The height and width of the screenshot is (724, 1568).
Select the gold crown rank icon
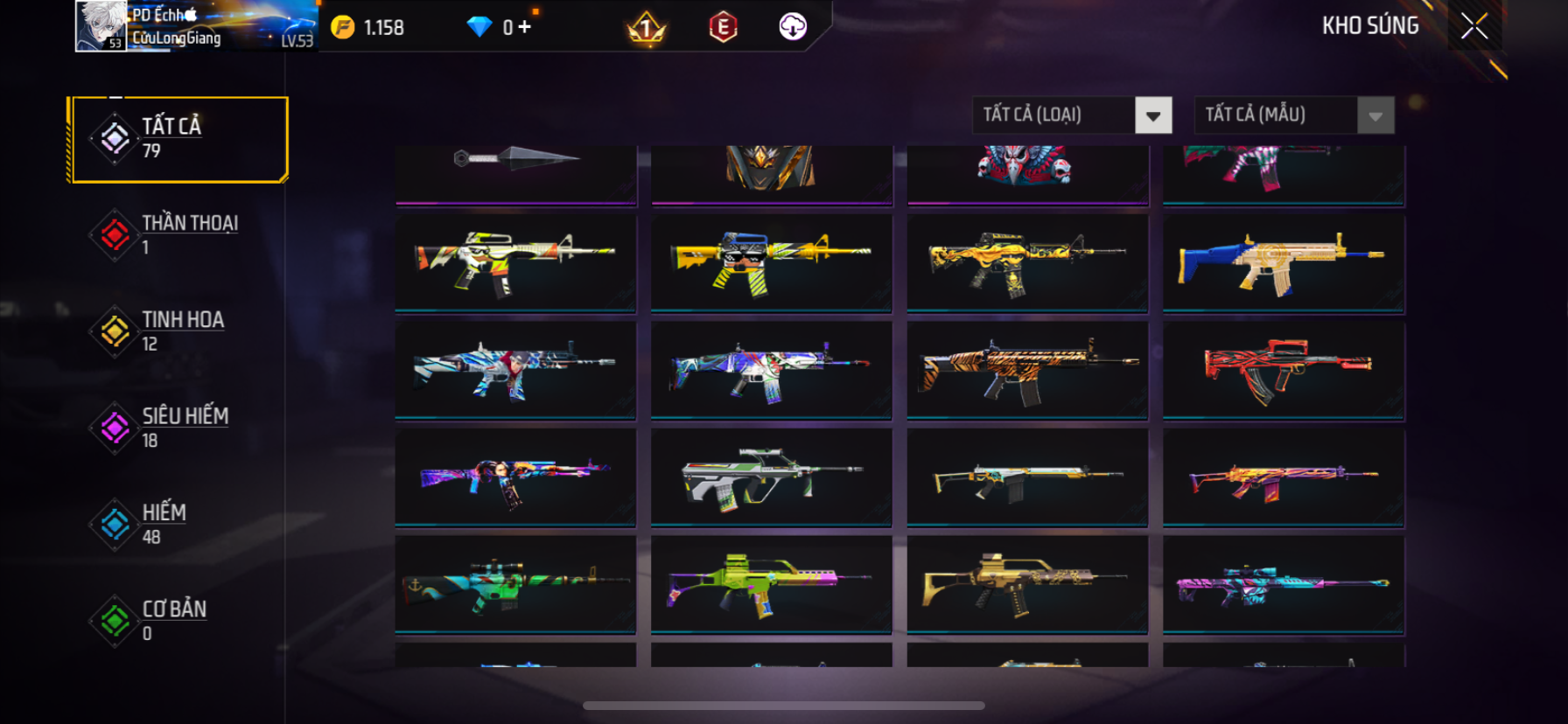click(x=647, y=29)
